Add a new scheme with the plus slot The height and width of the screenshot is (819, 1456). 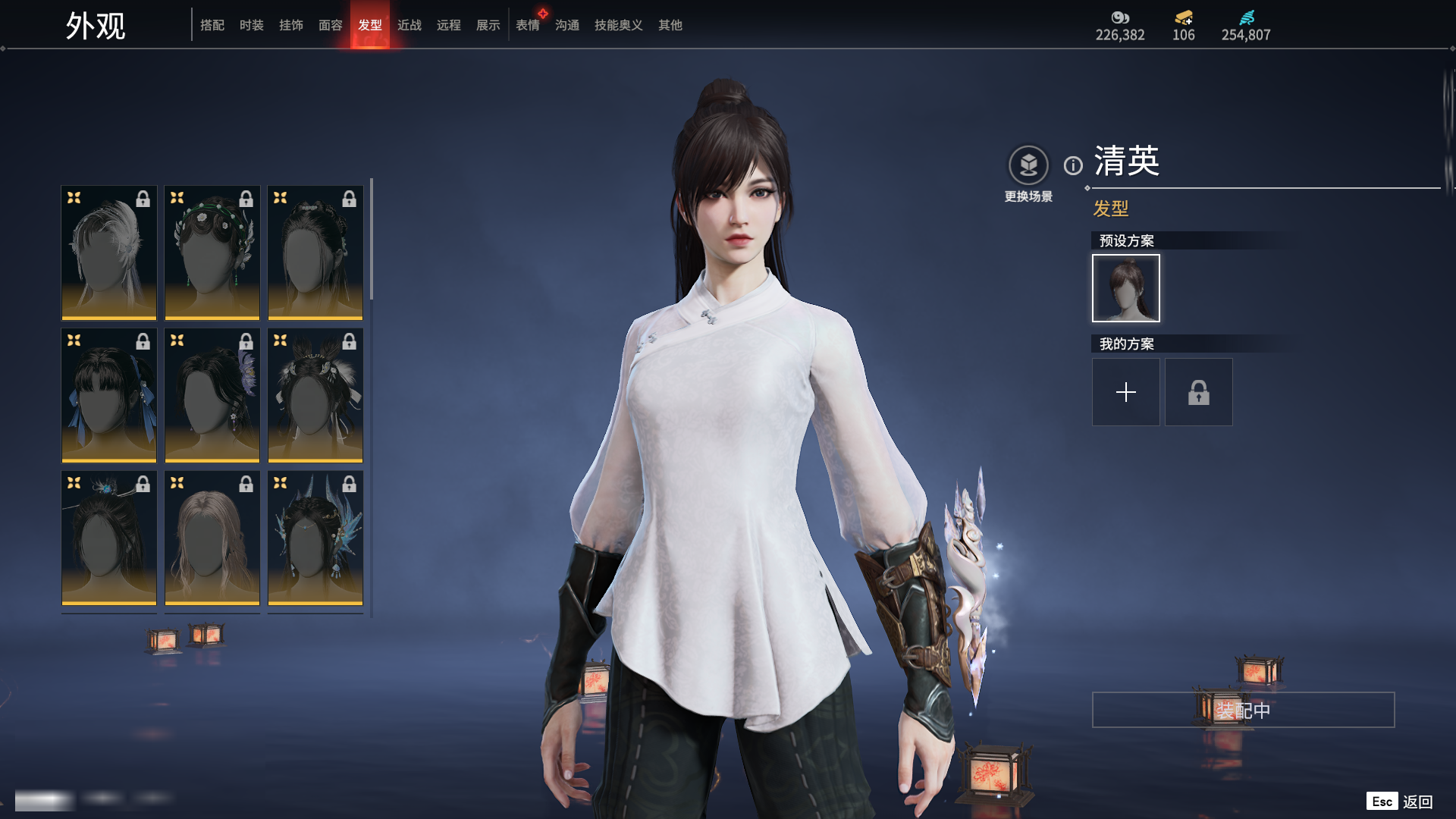pyautogui.click(x=1126, y=392)
